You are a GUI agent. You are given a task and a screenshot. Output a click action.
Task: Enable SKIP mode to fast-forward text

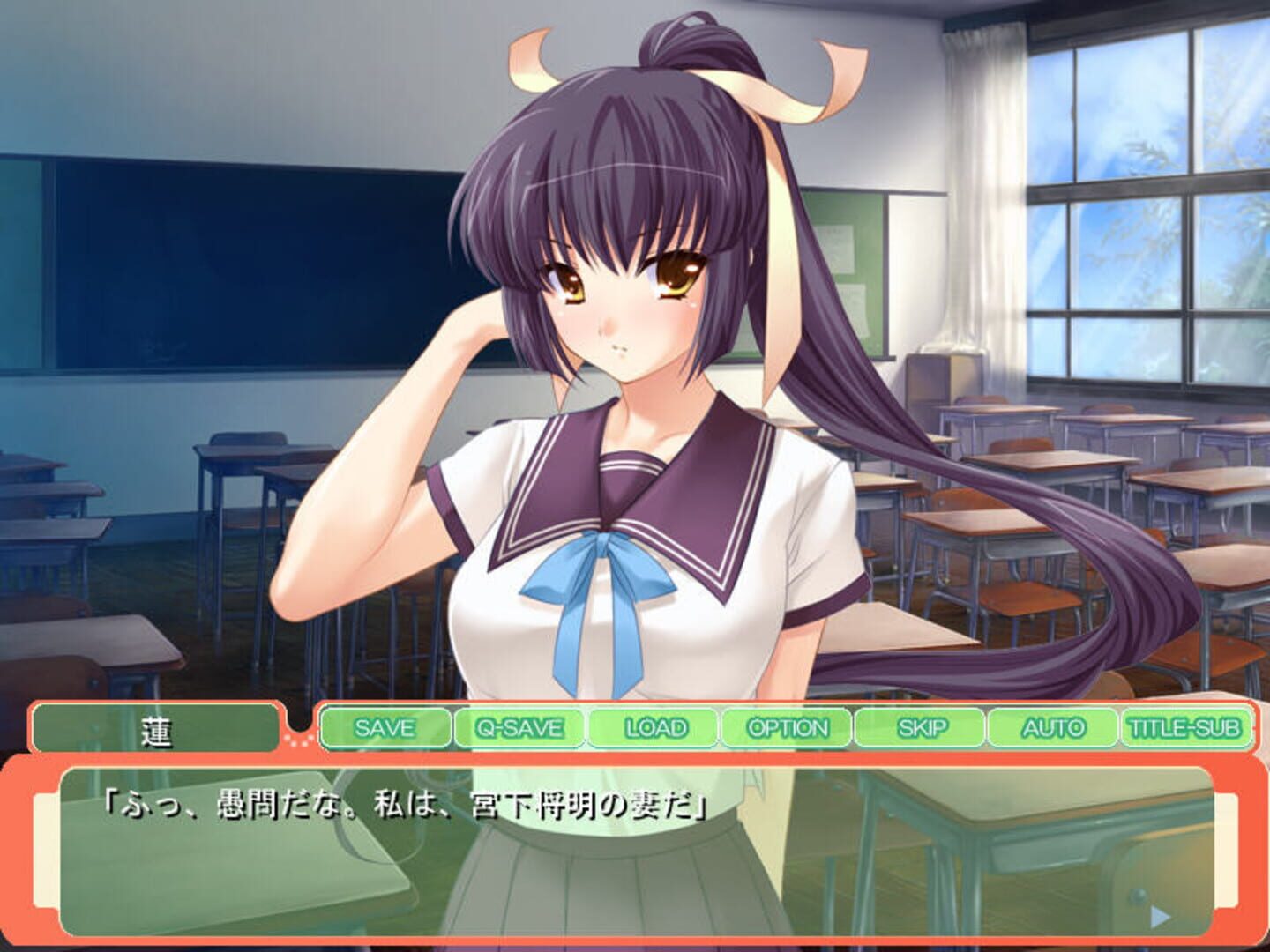pyautogui.click(x=921, y=728)
